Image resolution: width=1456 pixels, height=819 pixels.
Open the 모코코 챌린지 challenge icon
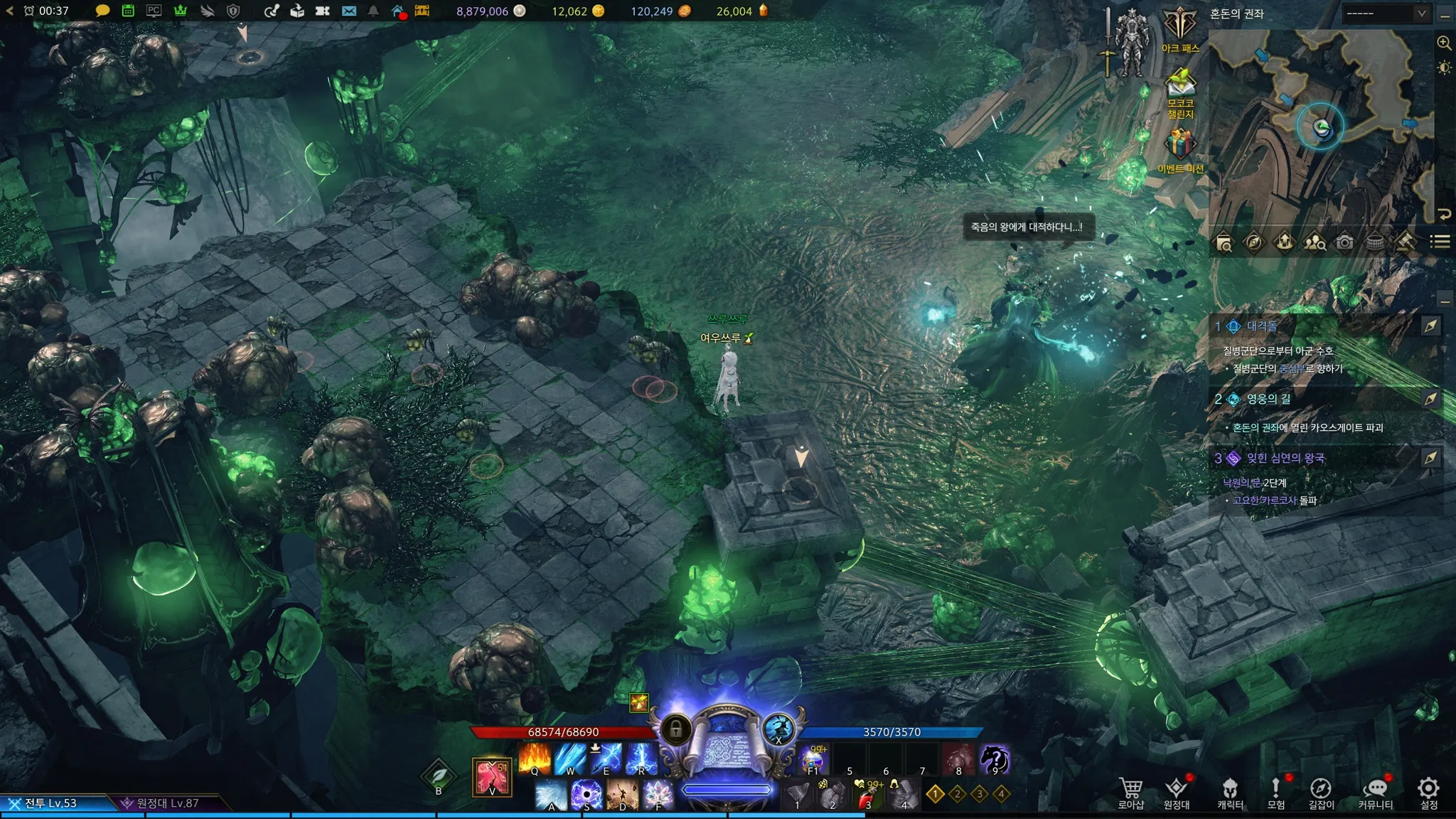tap(1180, 89)
